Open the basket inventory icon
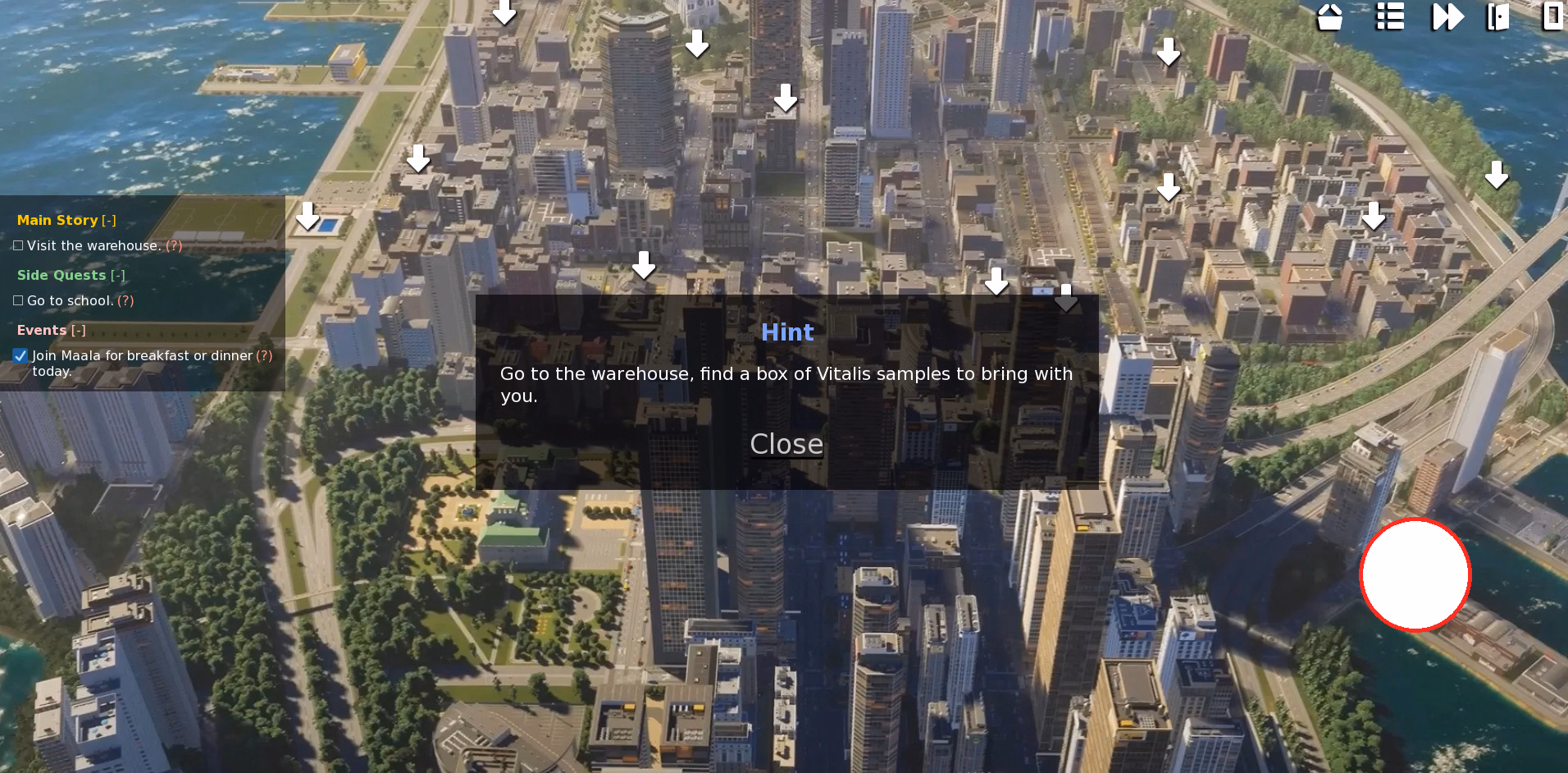Image resolution: width=1568 pixels, height=773 pixels. click(x=1329, y=16)
